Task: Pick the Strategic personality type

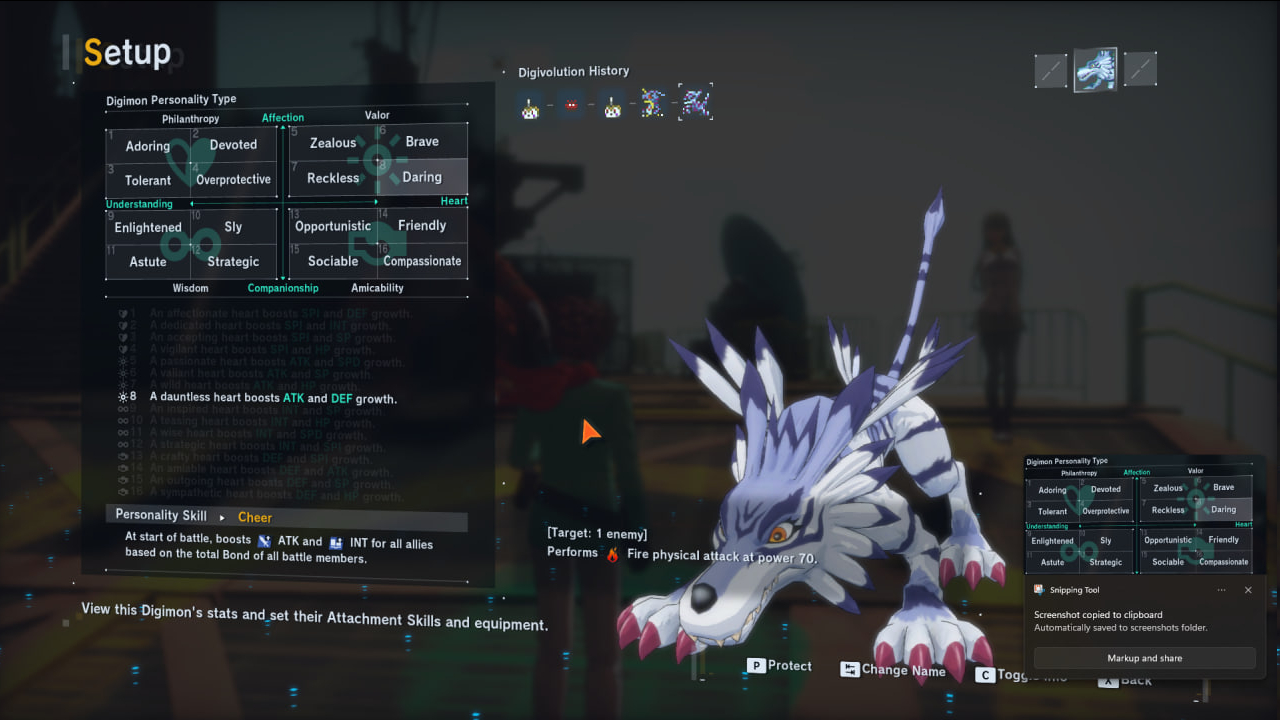Action: coord(233,262)
